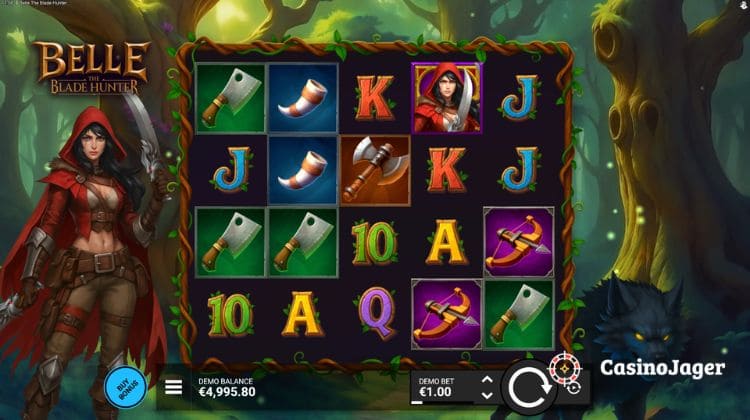Decrease the demo bet with the down arrow

pyautogui.click(x=487, y=394)
